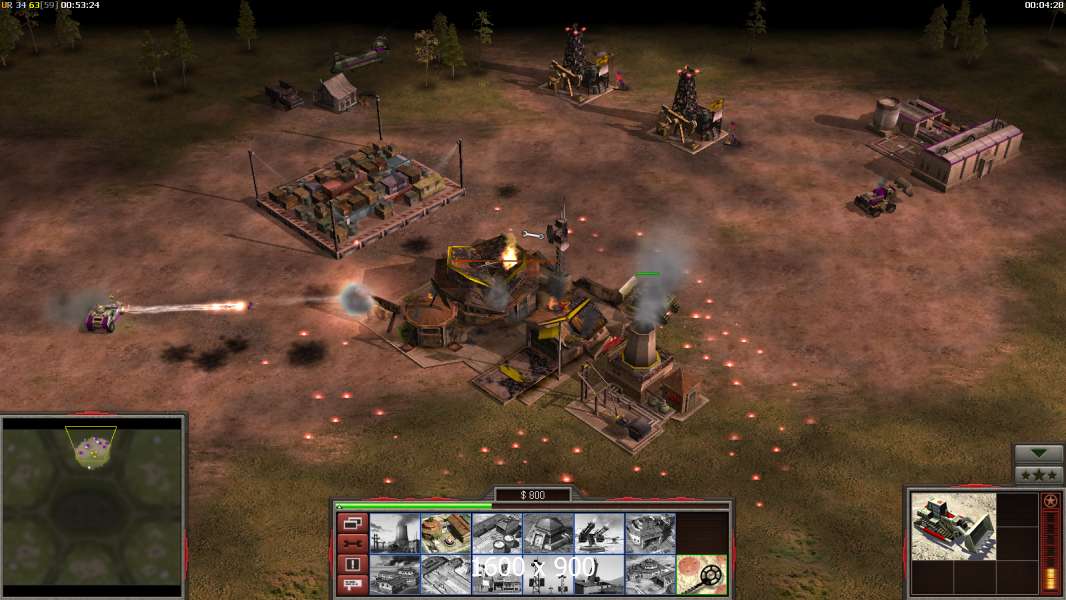
Task: Select the nuclear reactor build icon
Action: [394, 533]
